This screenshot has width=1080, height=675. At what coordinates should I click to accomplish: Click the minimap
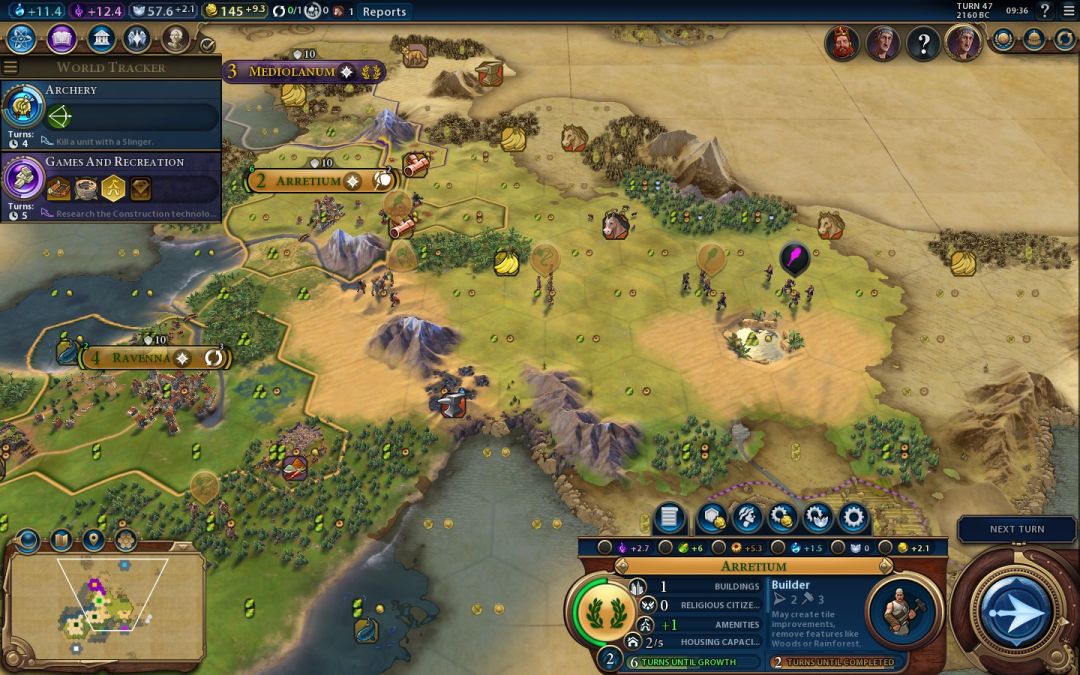tap(107, 607)
